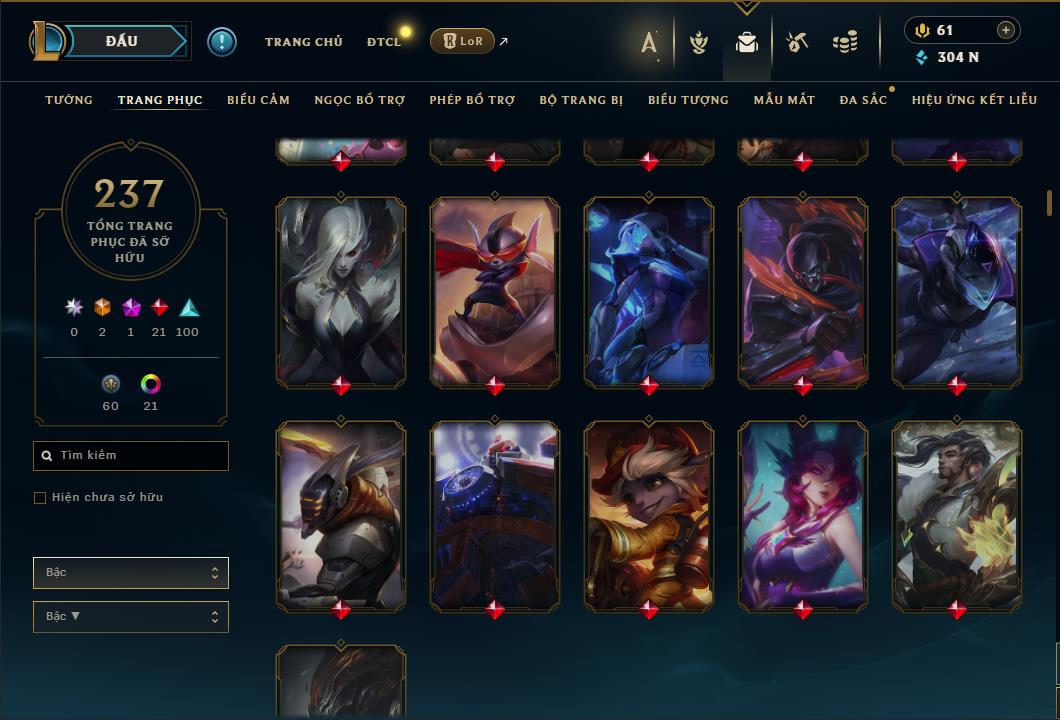Open the ĐTCL game mode
The height and width of the screenshot is (720, 1060).
[x=383, y=42]
